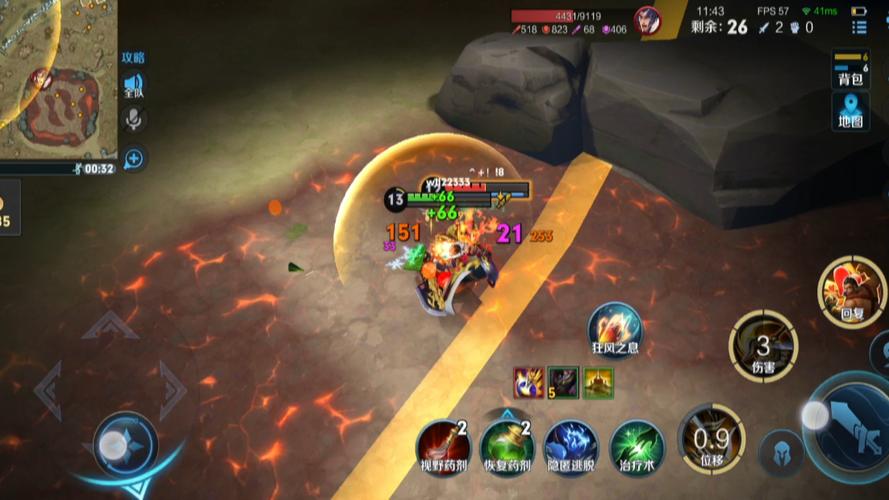Activate the 回复 recovery skill

pyautogui.click(x=851, y=290)
